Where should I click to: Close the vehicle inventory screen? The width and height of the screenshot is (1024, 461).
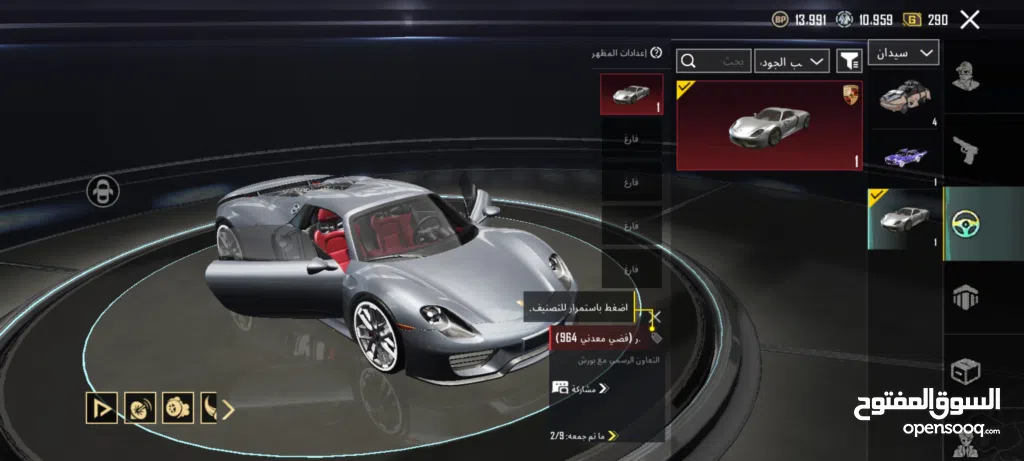coord(969,19)
